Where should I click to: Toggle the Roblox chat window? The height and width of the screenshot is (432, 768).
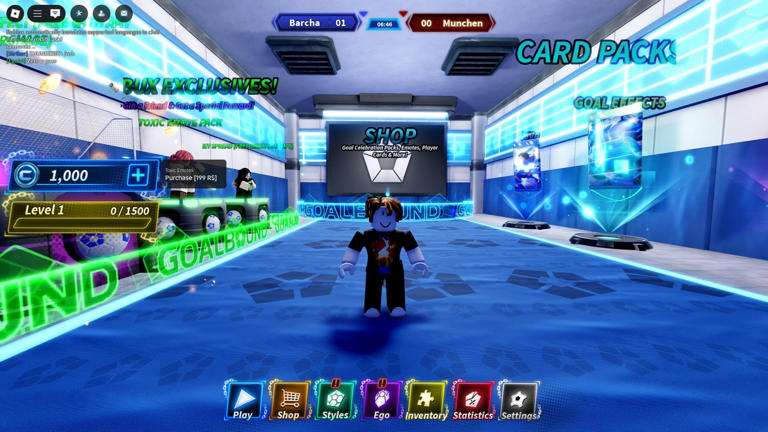[56, 14]
